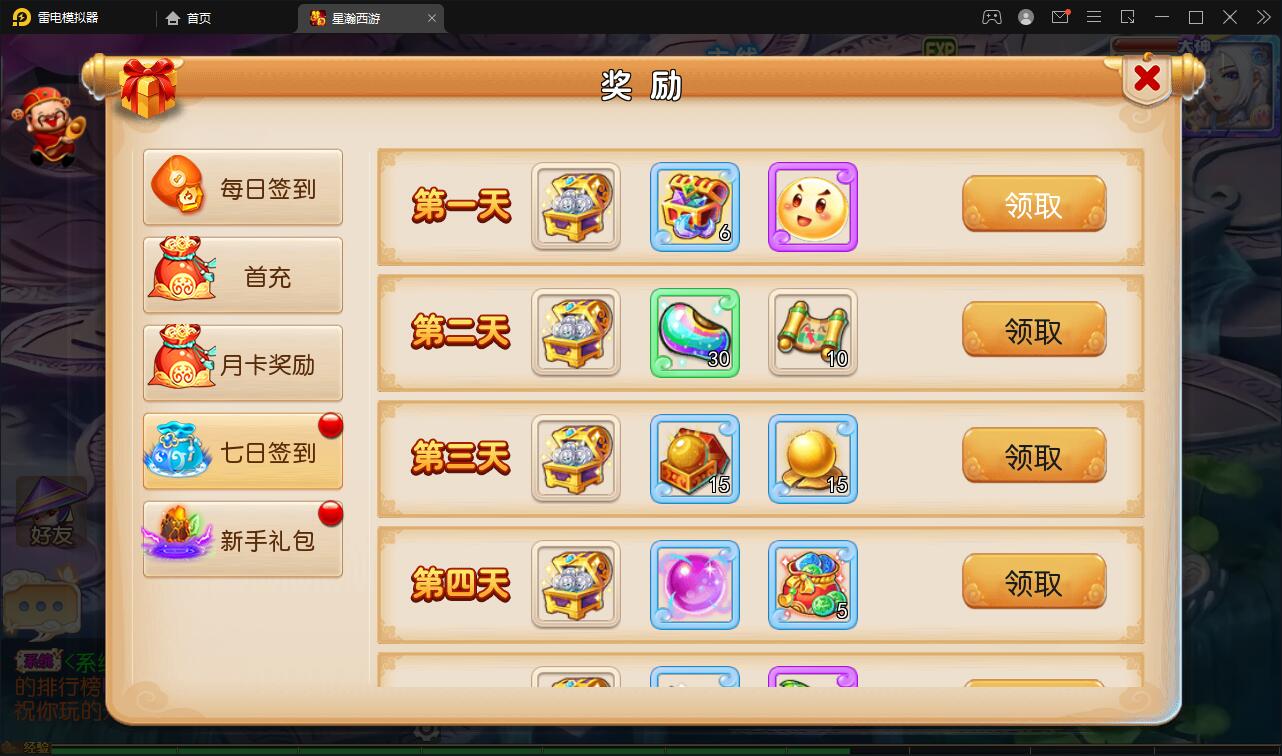Select the 首充 first recharge red pouch
Viewport: 1282px width, 756px height.
pos(242,276)
